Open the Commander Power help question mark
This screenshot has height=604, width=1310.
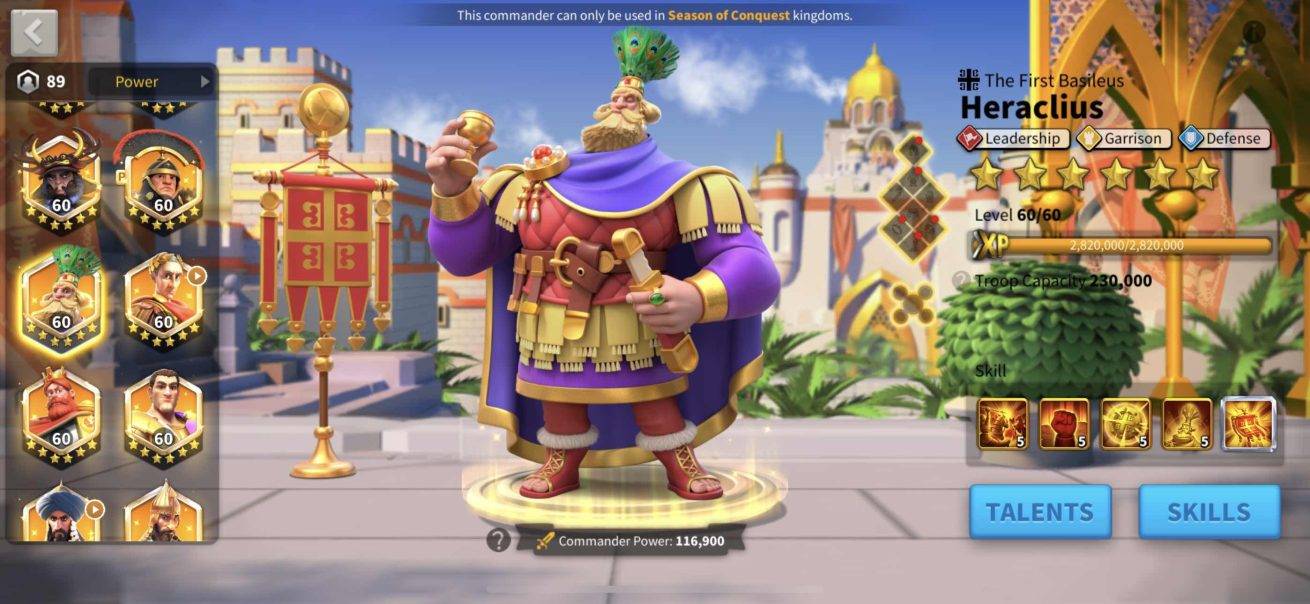tap(499, 541)
